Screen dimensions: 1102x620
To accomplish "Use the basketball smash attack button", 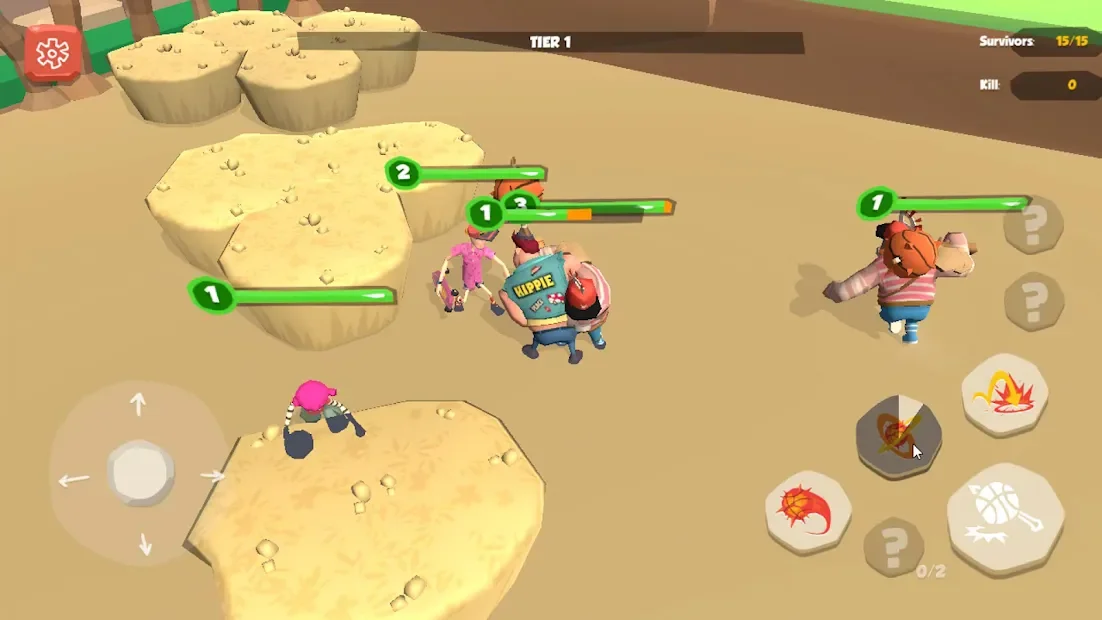I will point(1004,518).
